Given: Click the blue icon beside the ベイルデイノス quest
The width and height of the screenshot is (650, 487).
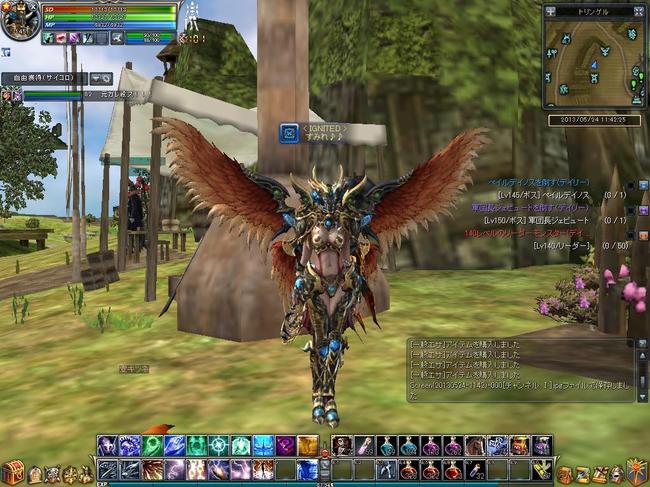Looking at the screenshot, I should tap(643, 184).
